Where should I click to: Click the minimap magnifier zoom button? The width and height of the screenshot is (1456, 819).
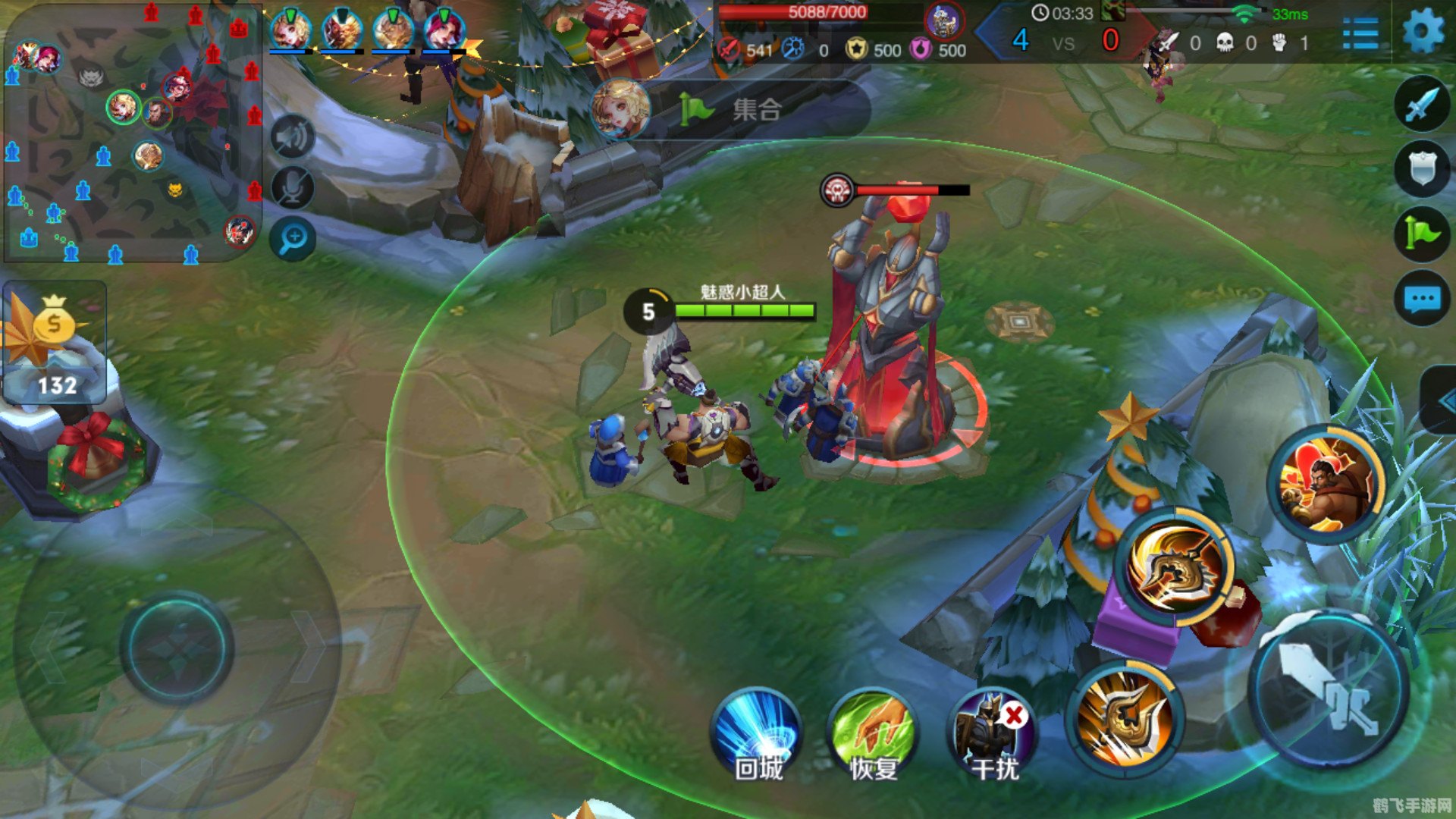293,239
